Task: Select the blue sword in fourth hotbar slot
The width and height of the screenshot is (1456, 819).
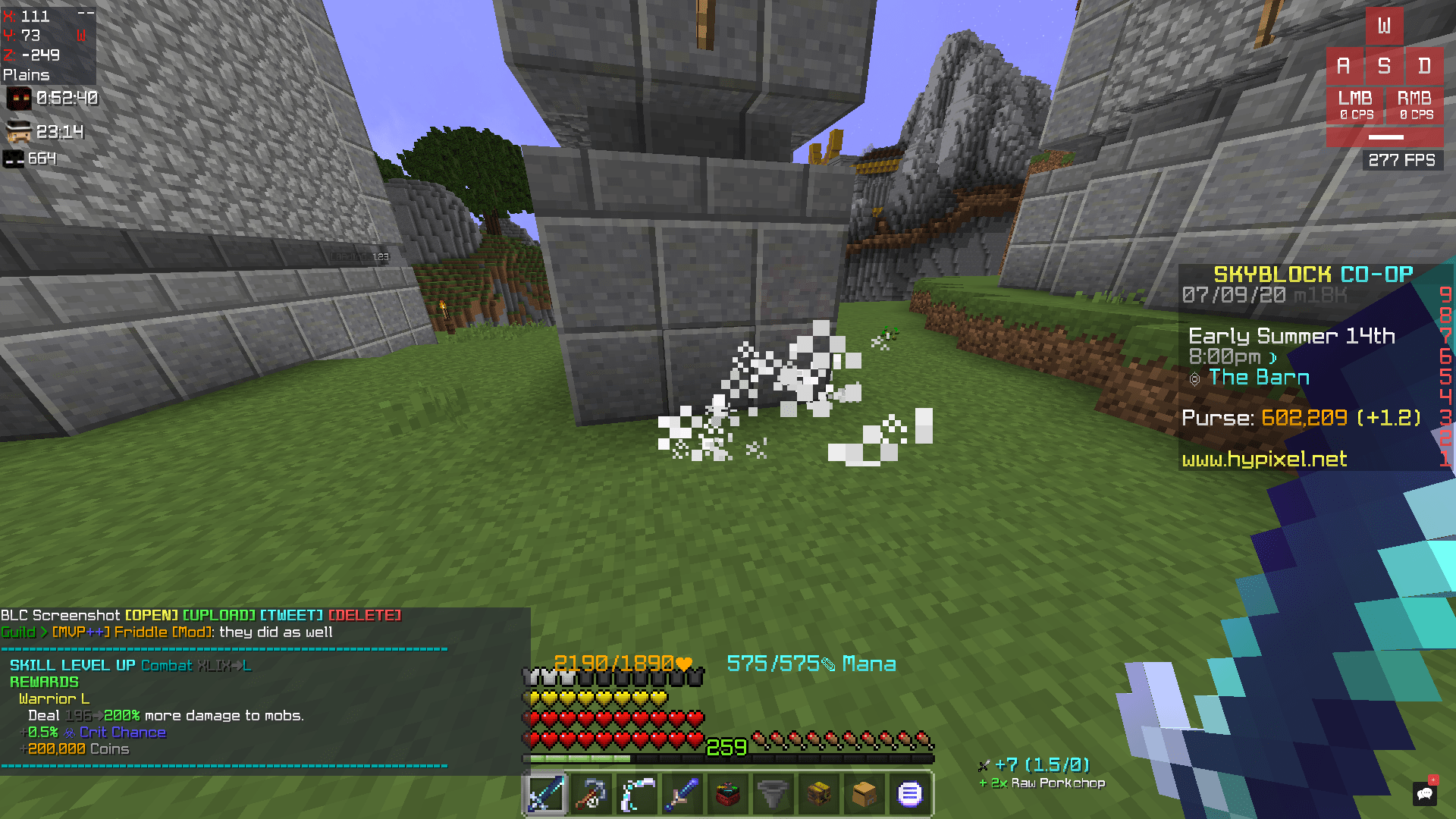Action: coord(682,793)
